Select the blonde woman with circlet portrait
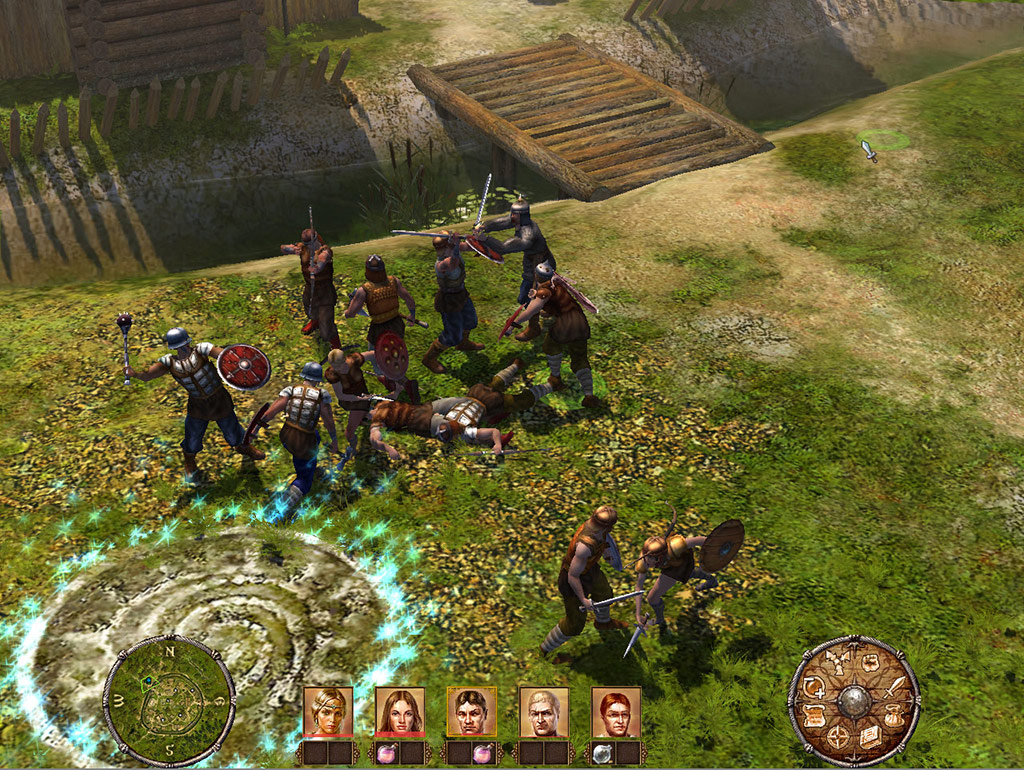Screen dimensions: 1024x770 click(x=327, y=711)
